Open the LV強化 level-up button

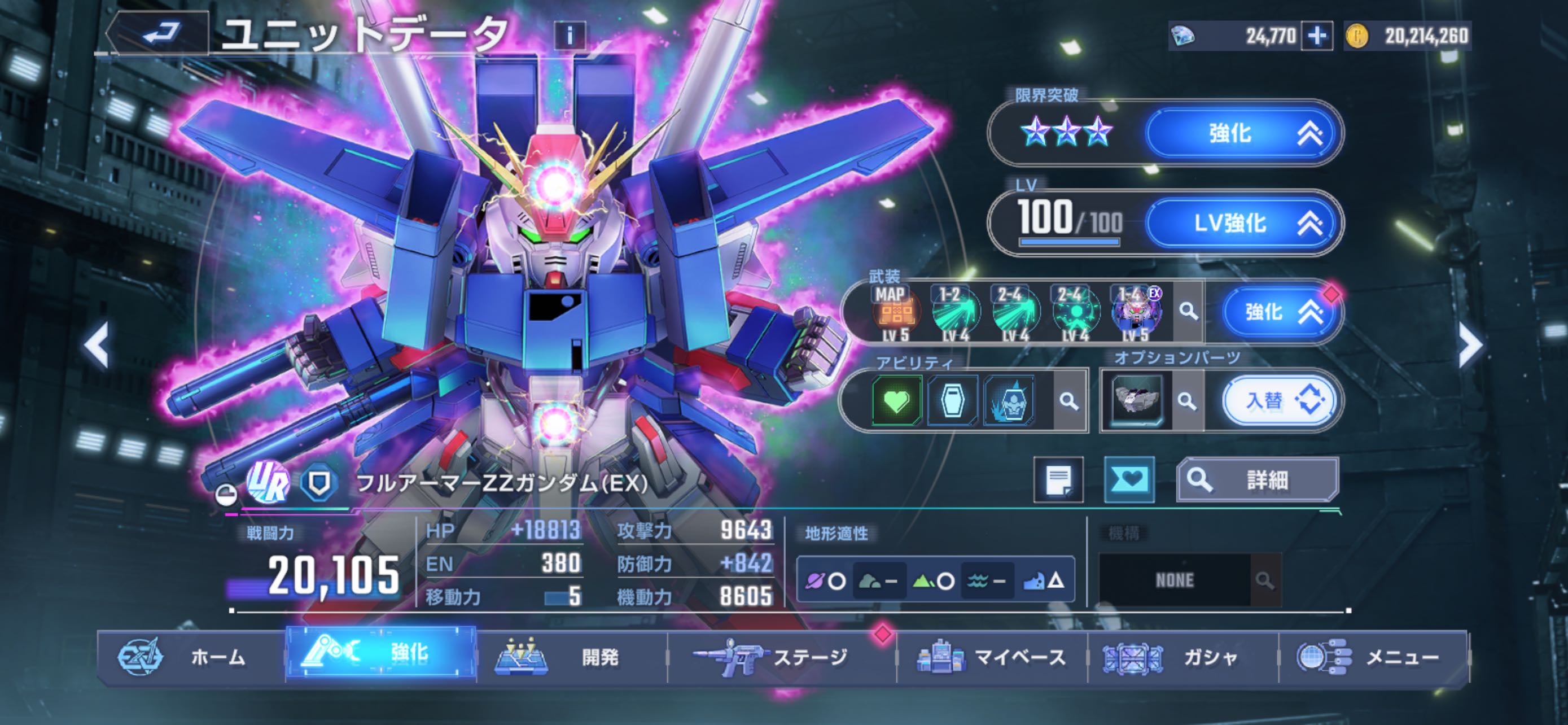pyautogui.click(x=1242, y=223)
